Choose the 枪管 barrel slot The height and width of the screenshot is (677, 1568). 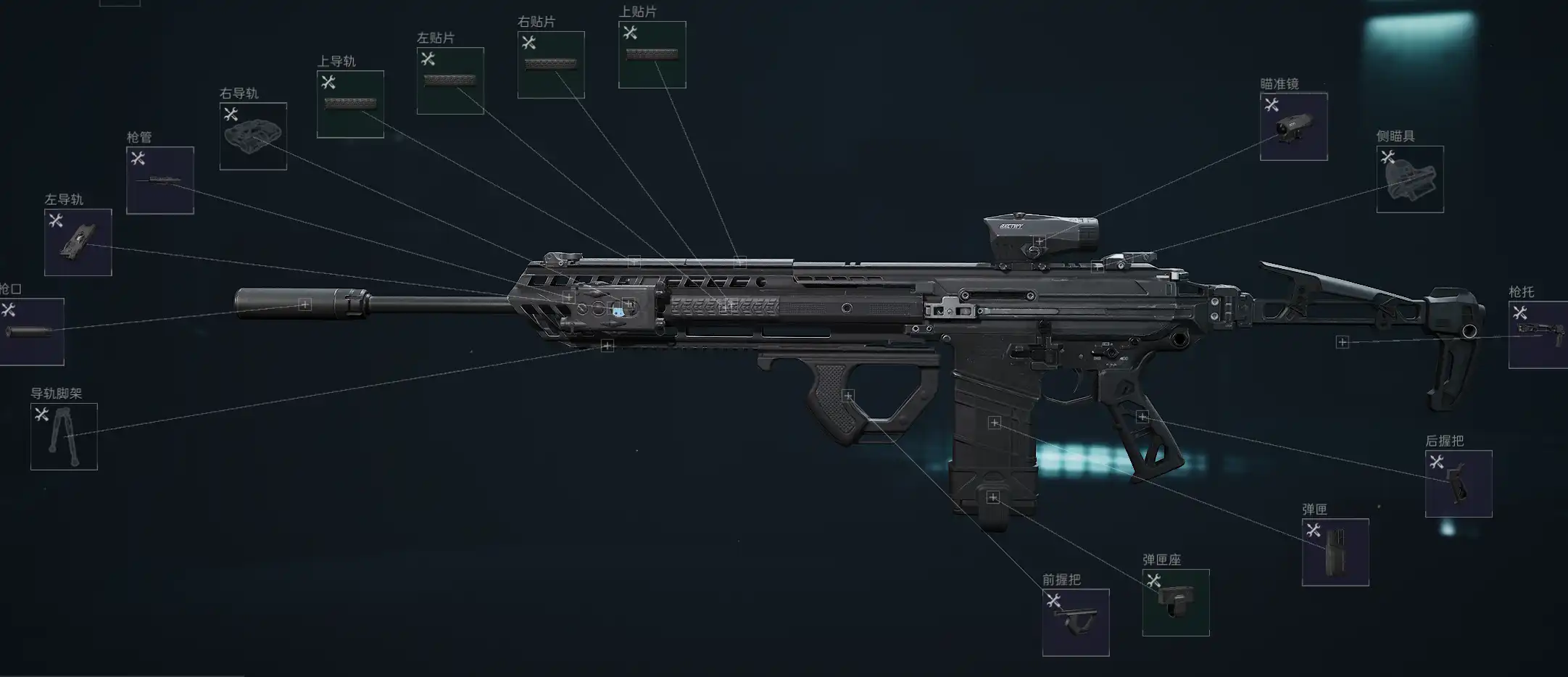pyautogui.click(x=160, y=180)
